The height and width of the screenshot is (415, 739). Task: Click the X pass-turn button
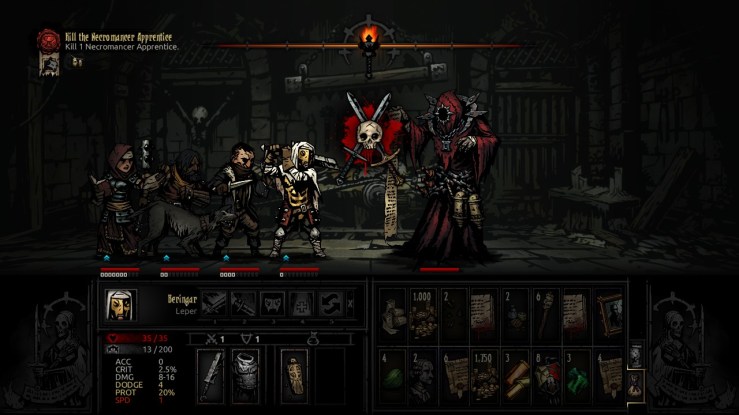tap(349, 302)
